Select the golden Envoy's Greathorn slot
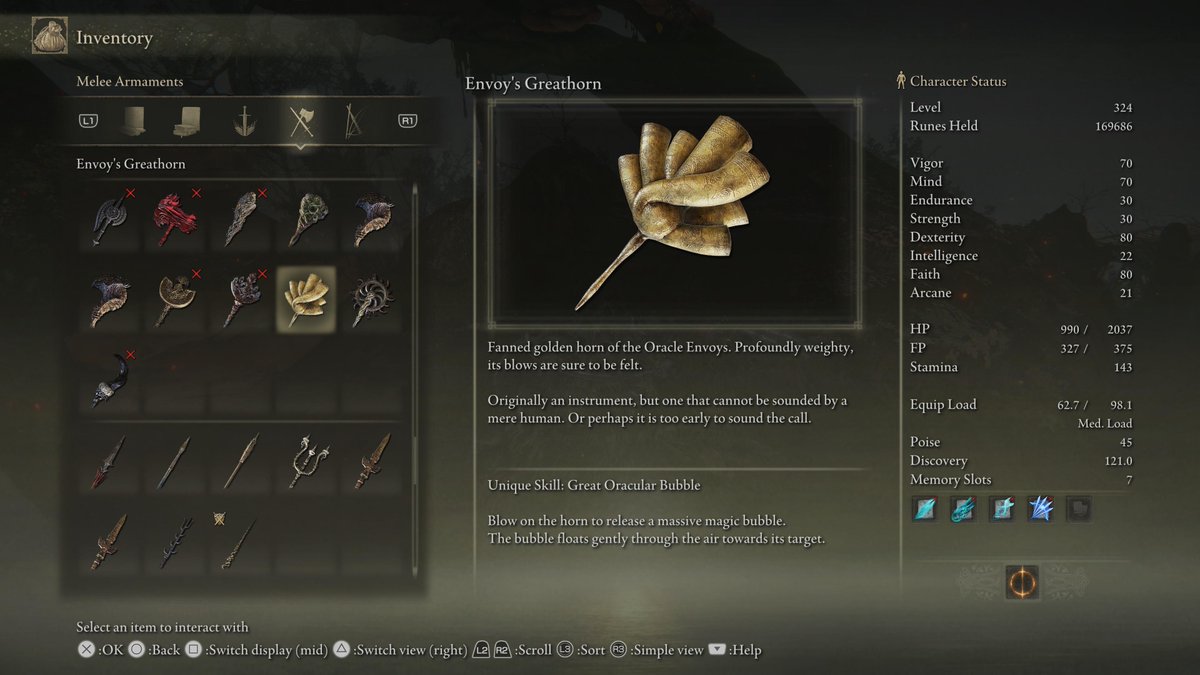The image size is (1200, 675). [x=306, y=300]
